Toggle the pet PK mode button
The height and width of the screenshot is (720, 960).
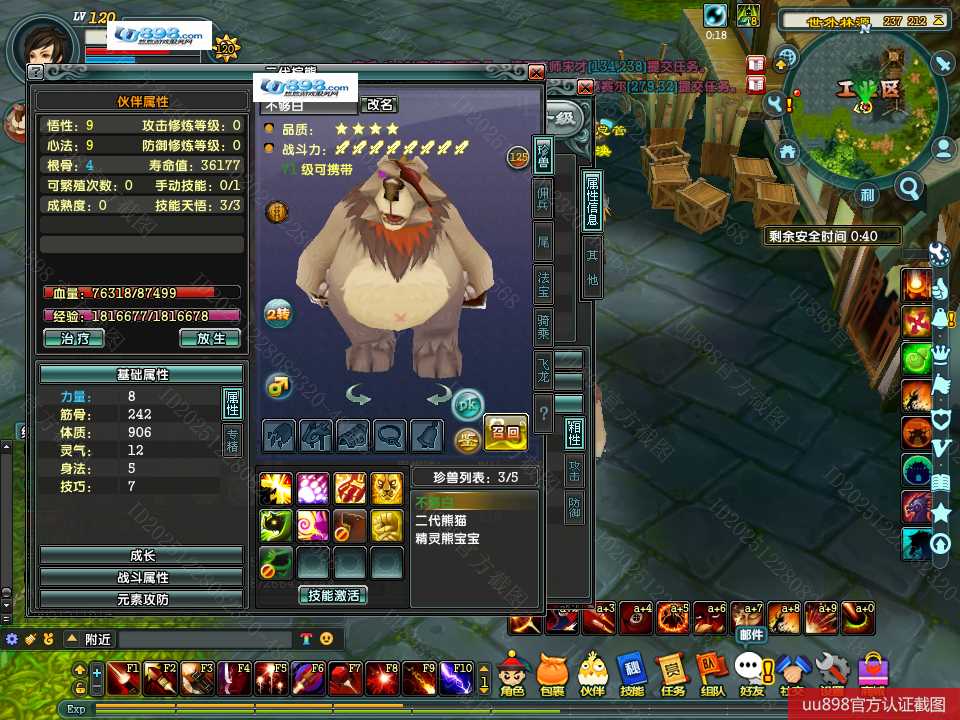pos(466,404)
